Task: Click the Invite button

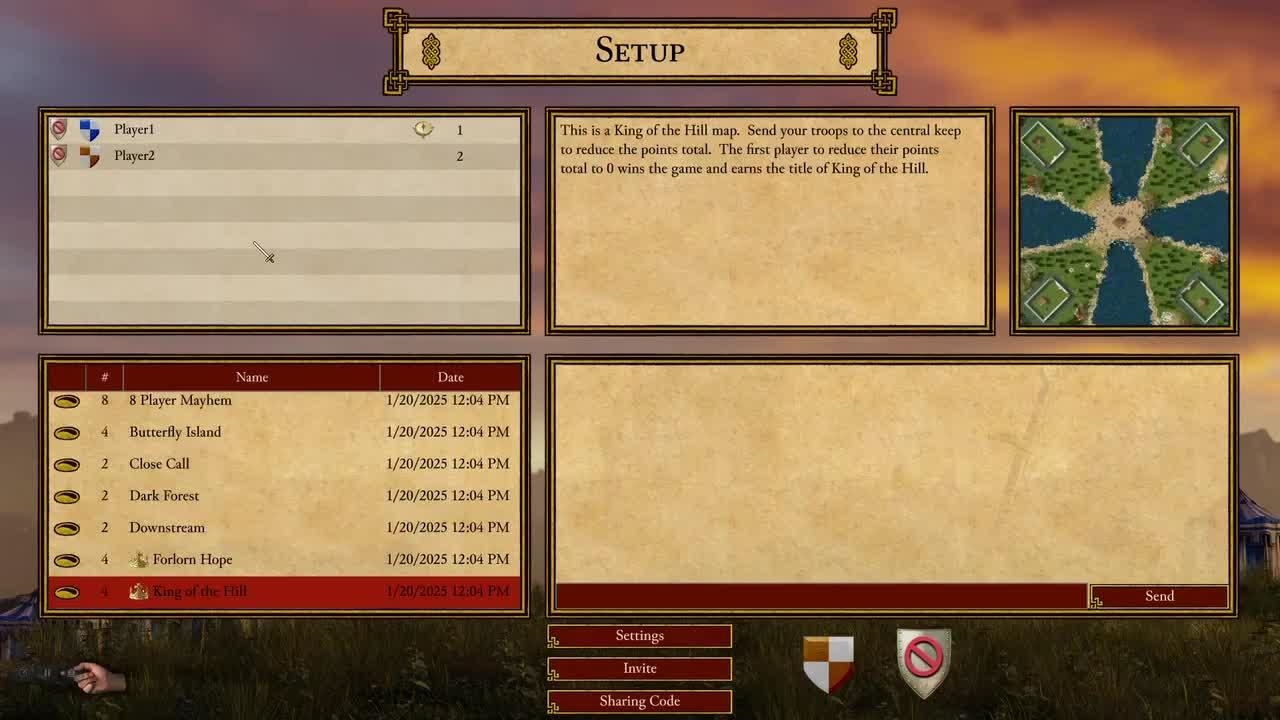Action: (x=640, y=668)
